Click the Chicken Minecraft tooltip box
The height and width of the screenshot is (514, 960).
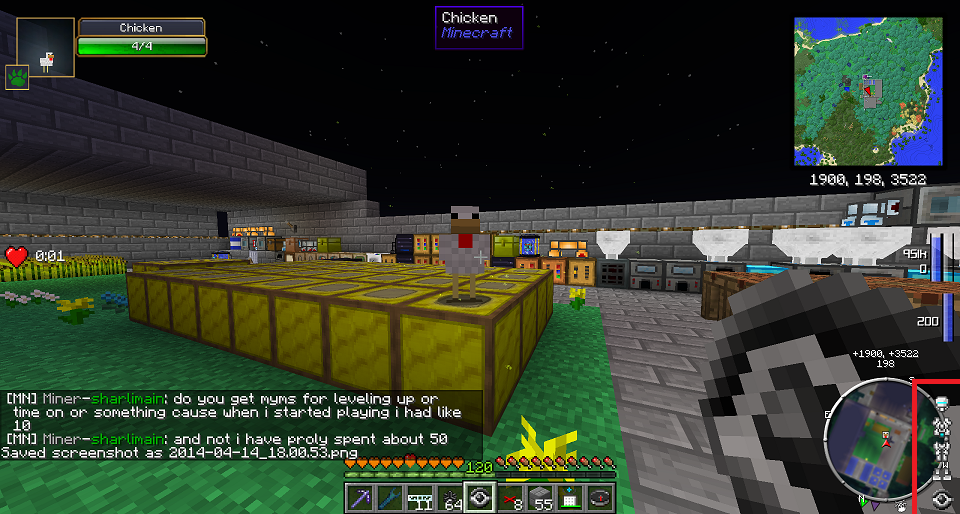pos(479,26)
